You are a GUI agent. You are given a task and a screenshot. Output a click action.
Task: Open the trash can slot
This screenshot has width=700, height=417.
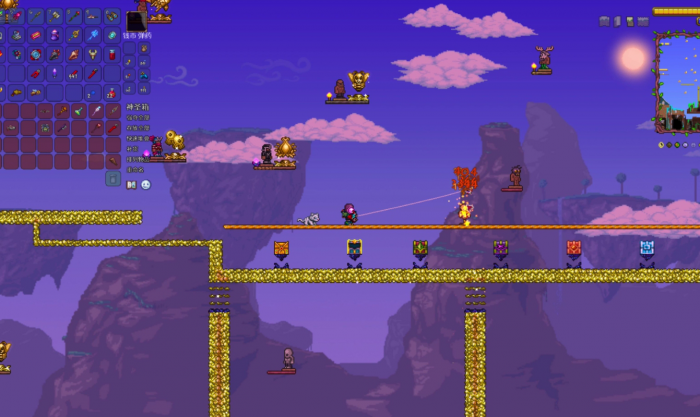(x=112, y=179)
